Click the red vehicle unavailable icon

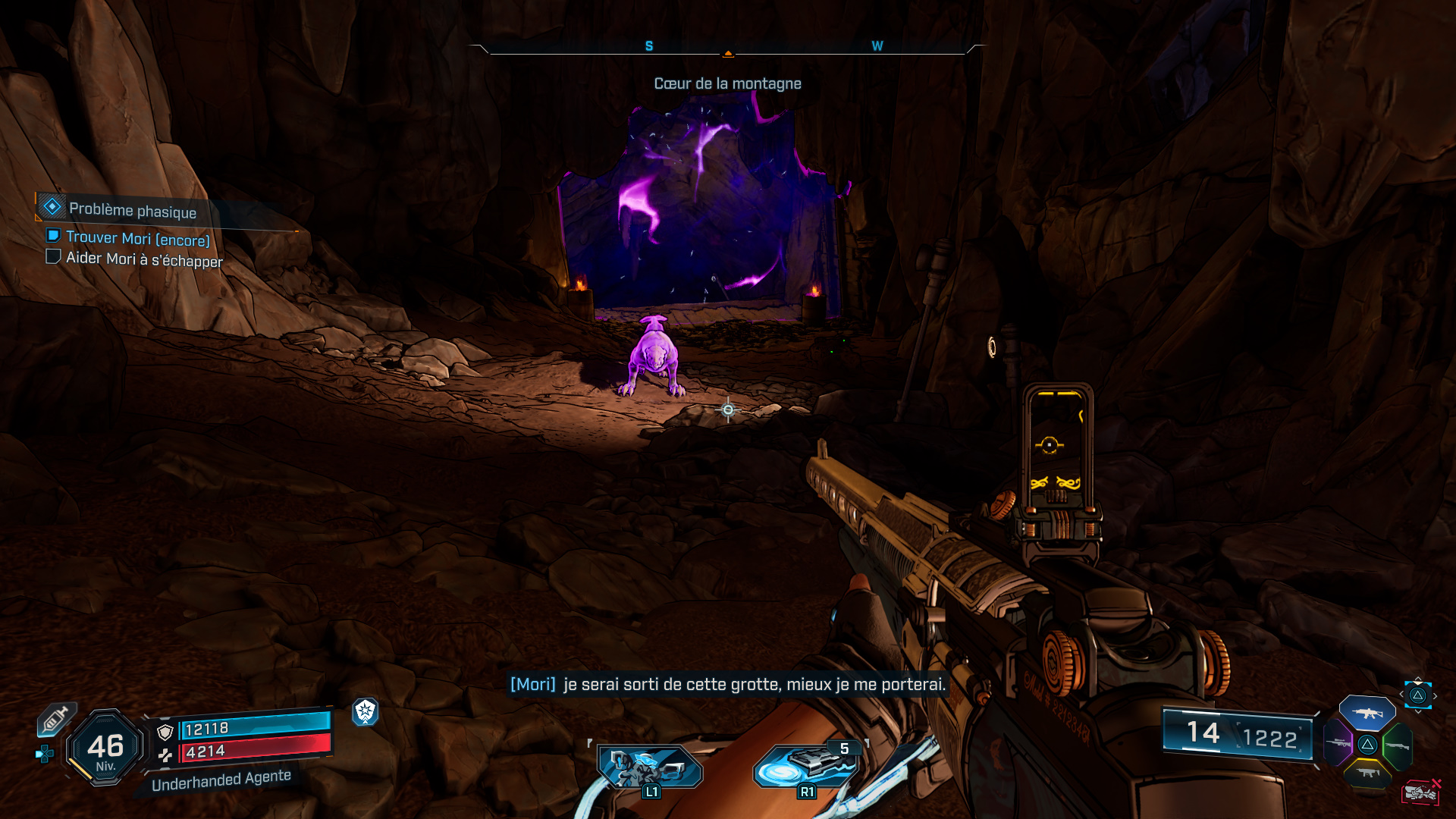(1420, 792)
